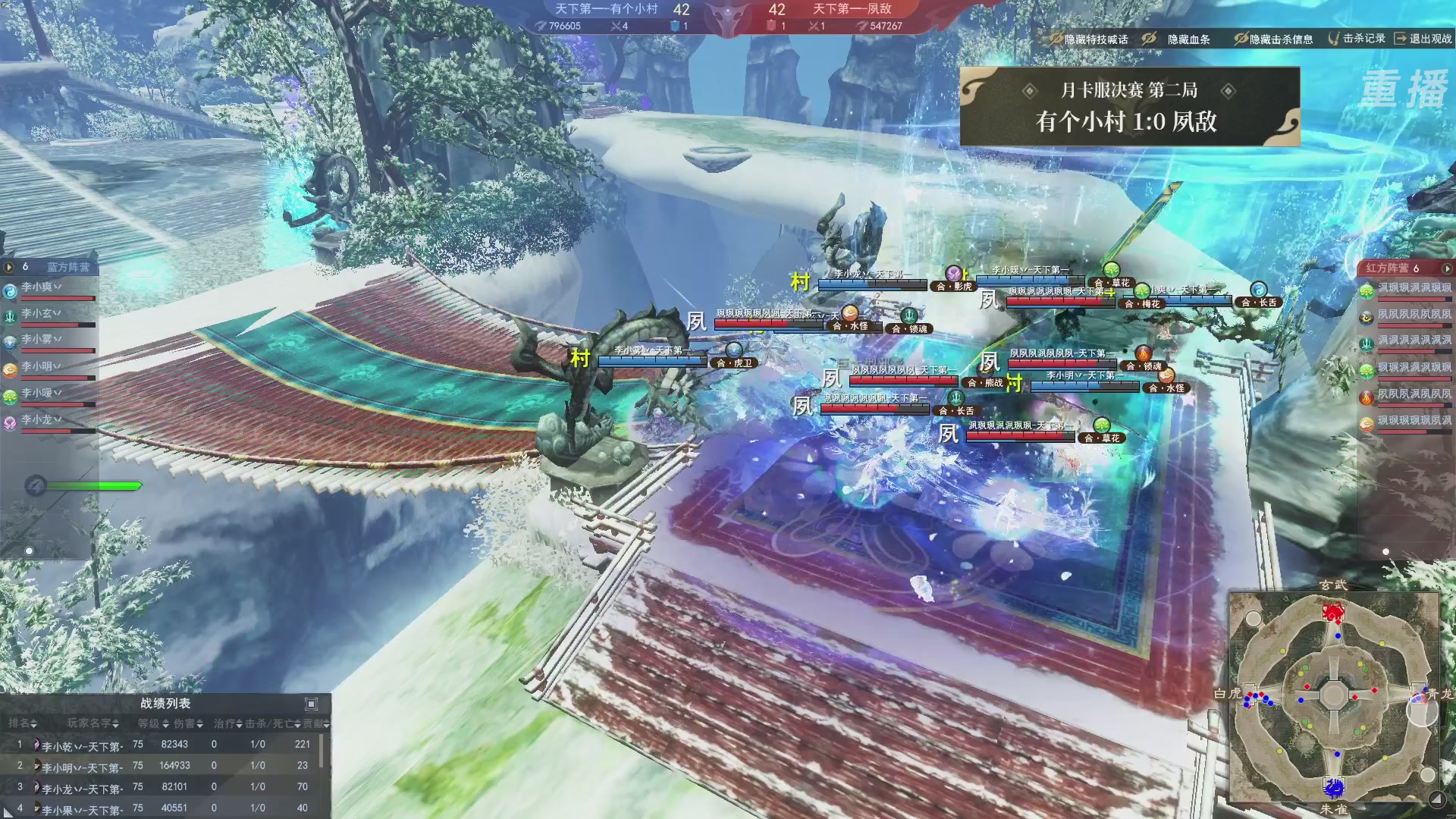Exit spectating with 退出观战
Viewport: 1456px width, 819px height.
[x=1423, y=38]
